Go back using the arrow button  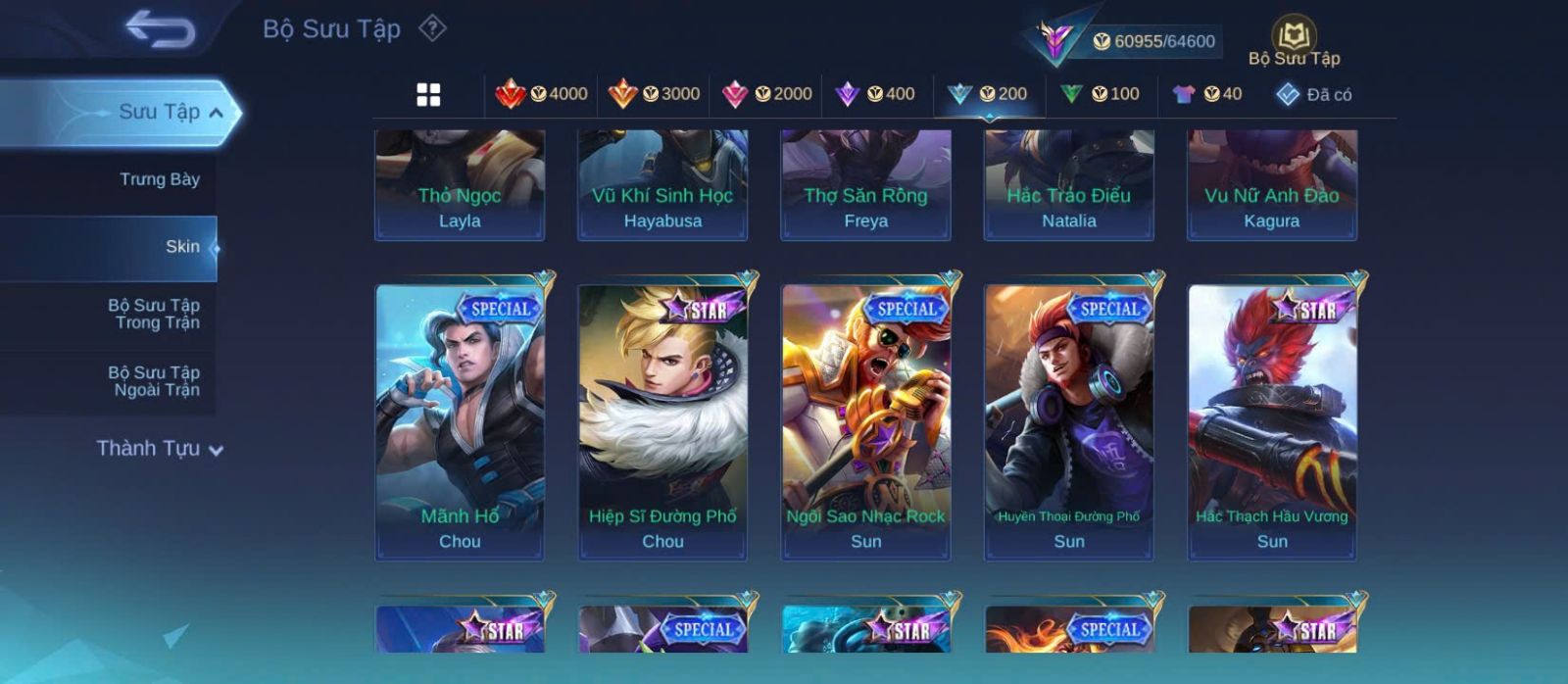(x=160, y=30)
